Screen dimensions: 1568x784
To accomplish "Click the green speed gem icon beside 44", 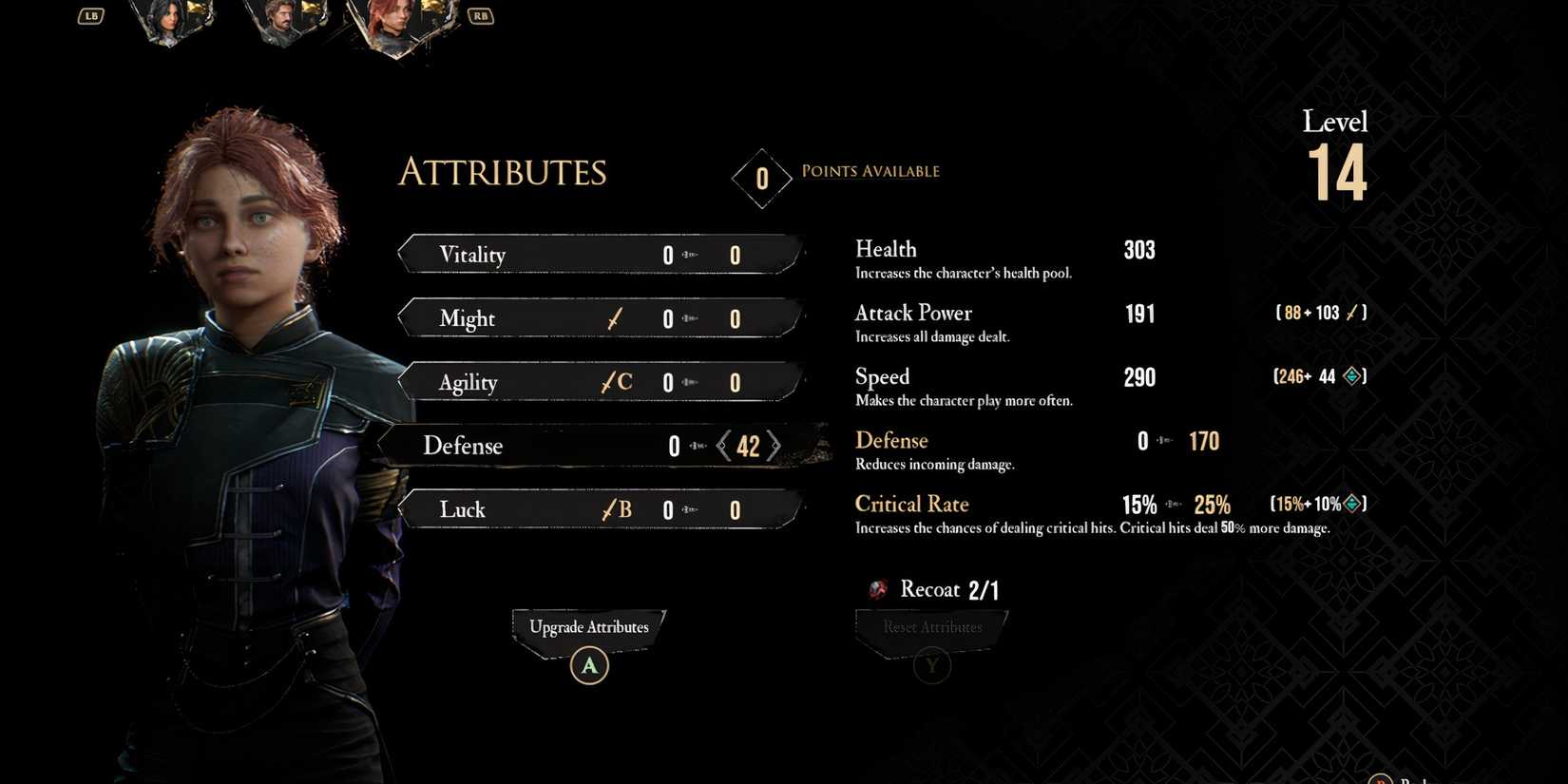I will [1352, 375].
